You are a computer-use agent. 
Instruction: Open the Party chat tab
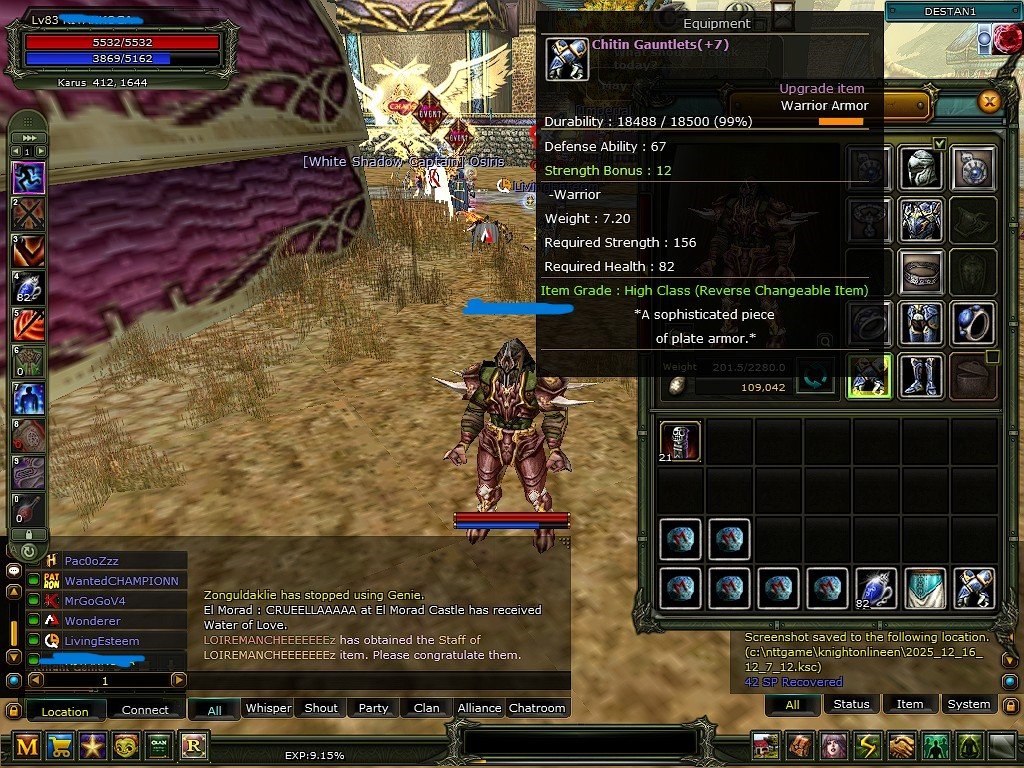pyautogui.click(x=373, y=708)
